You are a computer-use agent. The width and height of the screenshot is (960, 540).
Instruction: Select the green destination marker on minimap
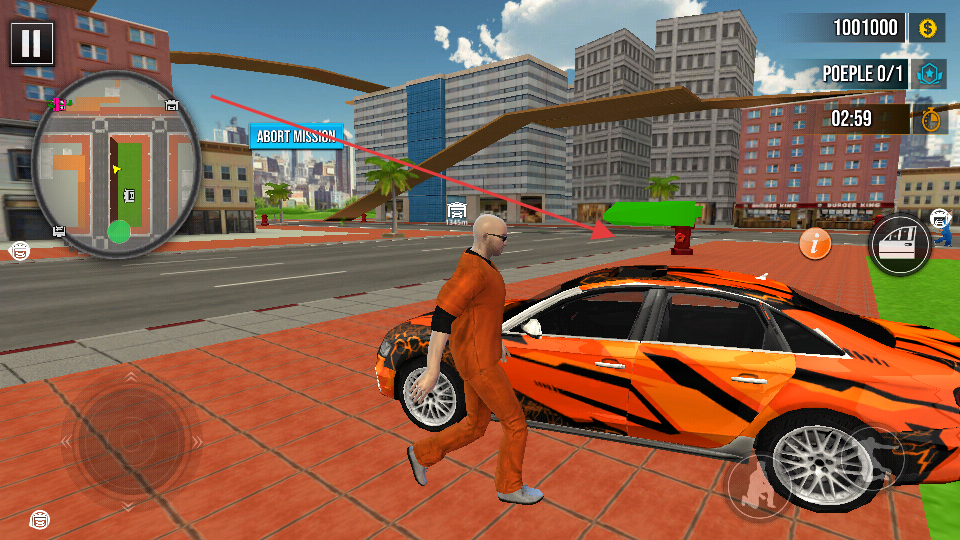click(x=119, y=232)
